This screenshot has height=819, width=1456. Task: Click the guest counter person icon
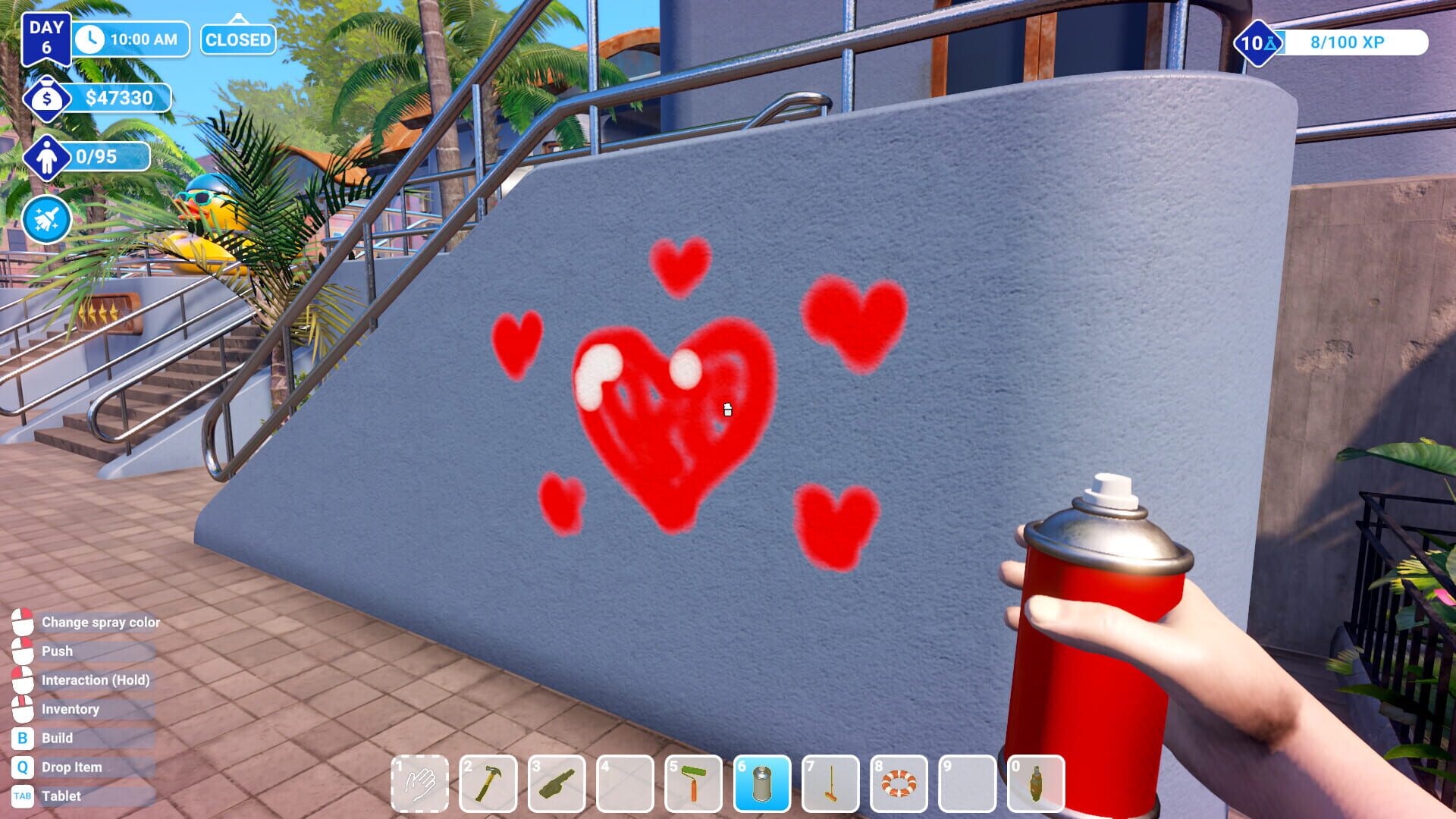pos(48,158)
